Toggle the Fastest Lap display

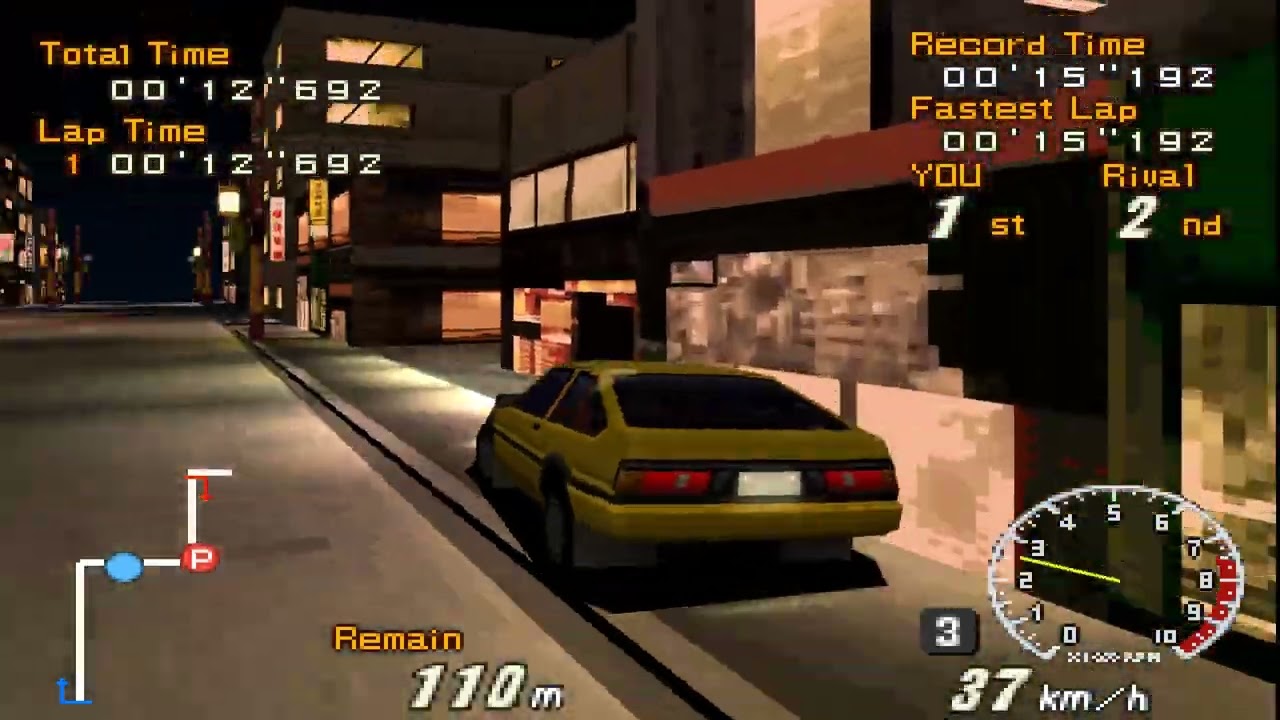[1023, 111]
